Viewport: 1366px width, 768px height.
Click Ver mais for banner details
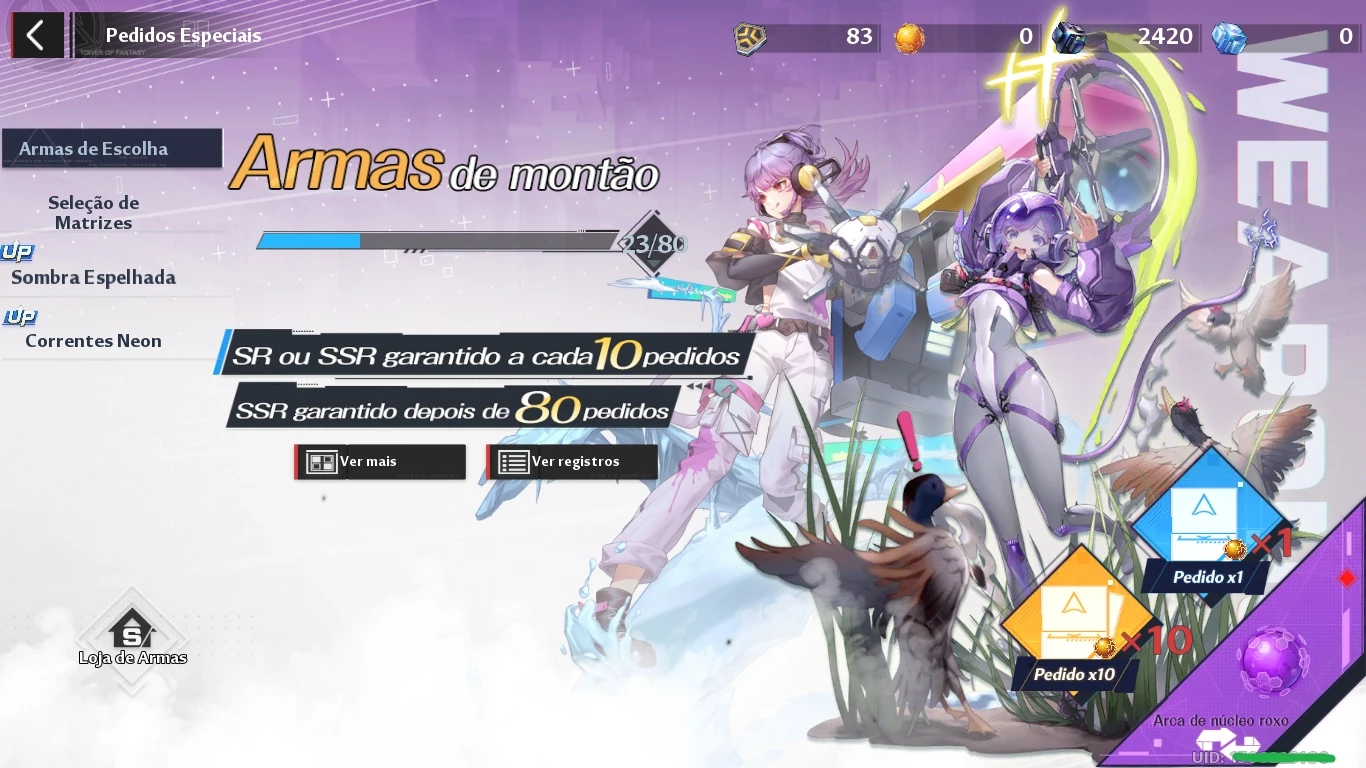[379, 461]
